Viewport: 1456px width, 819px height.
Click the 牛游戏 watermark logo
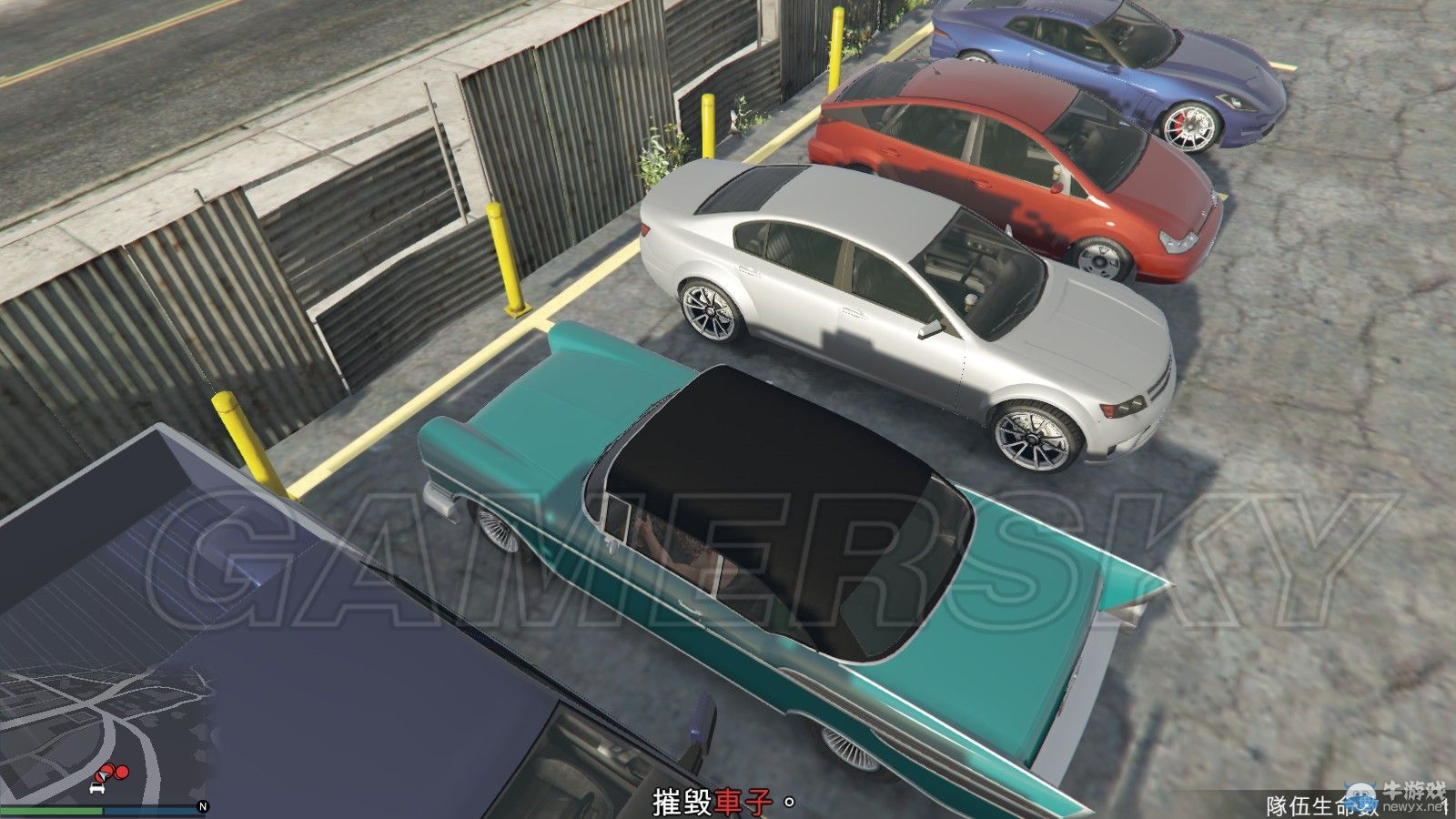pyautogui.click(x=1414, y=787)
